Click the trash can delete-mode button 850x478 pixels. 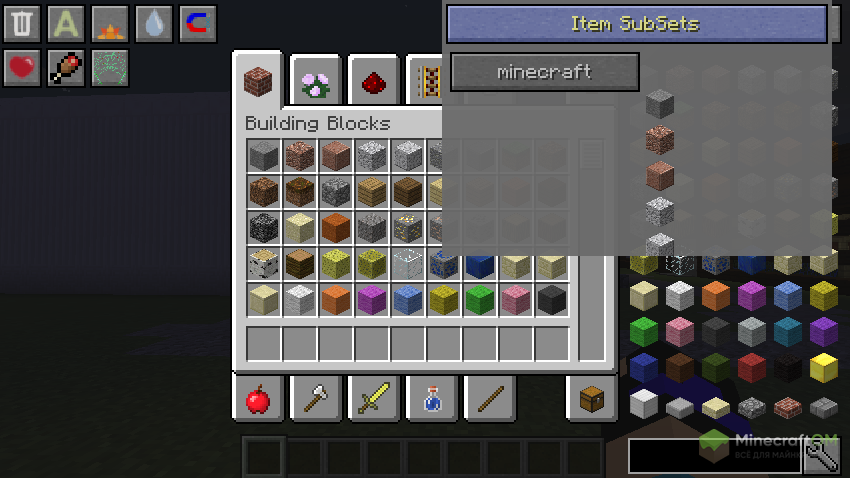21,23
